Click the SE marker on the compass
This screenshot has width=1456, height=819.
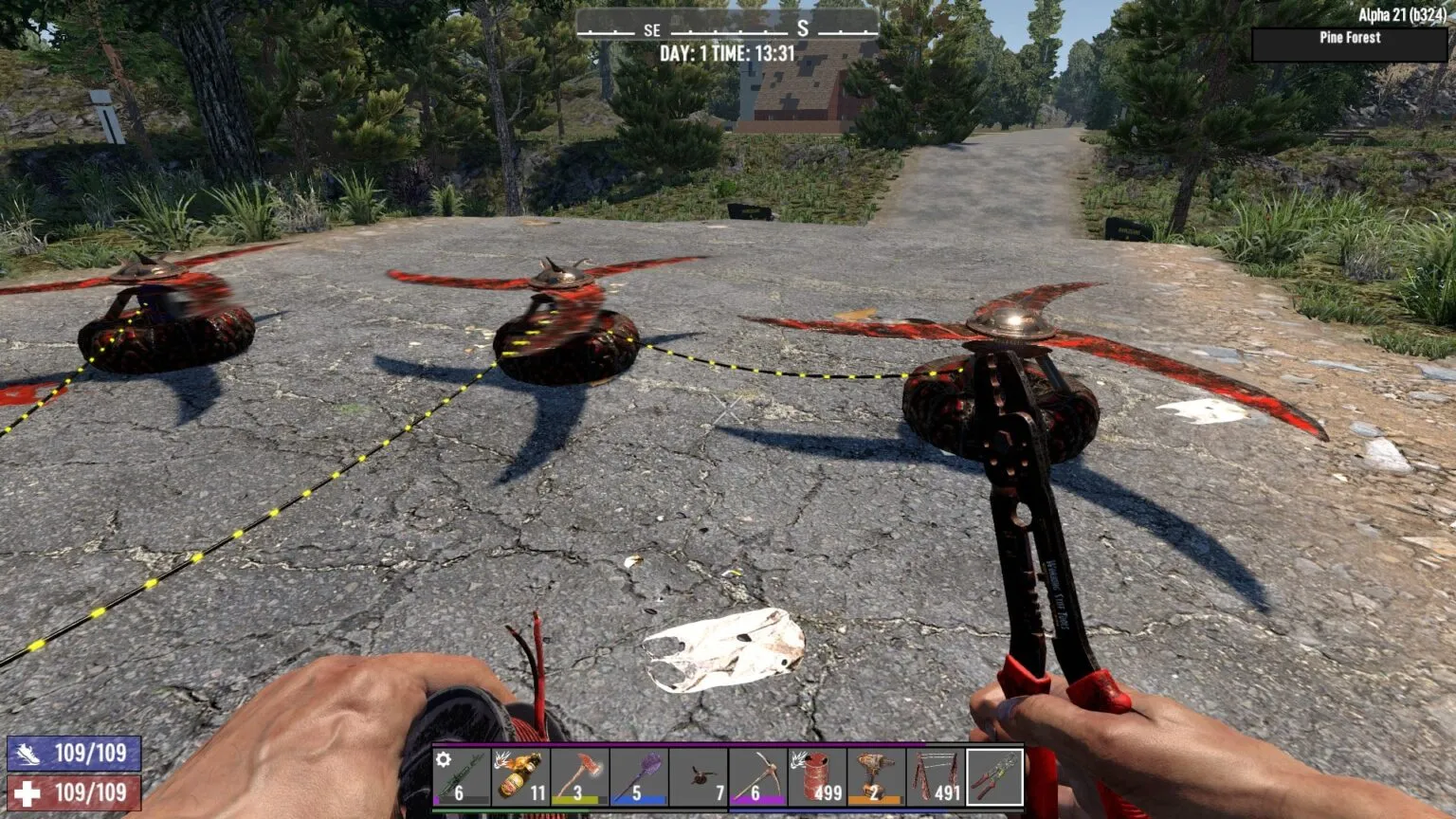650,29
